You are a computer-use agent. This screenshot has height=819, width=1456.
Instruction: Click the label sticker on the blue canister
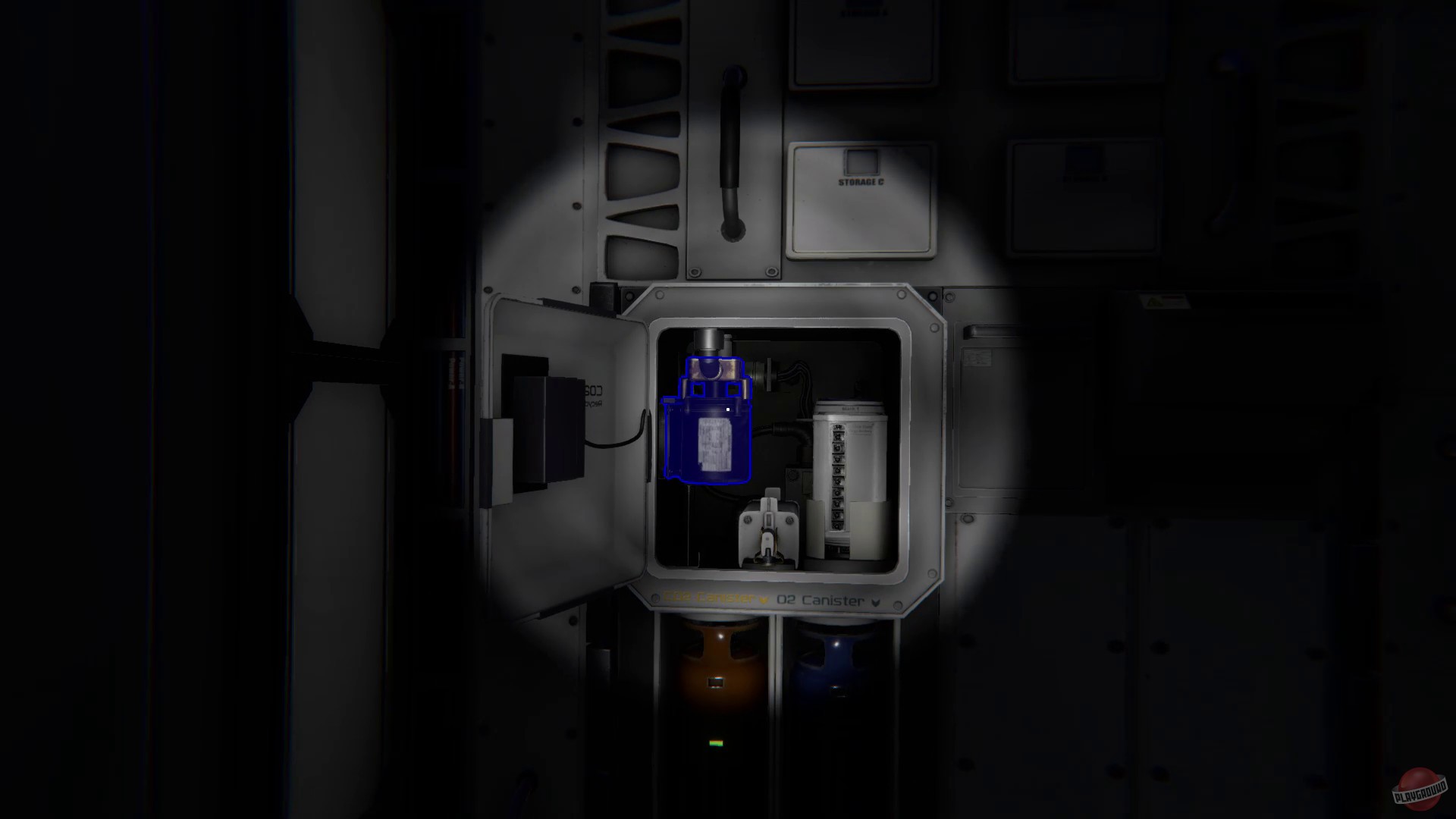[x=714, y=444]
